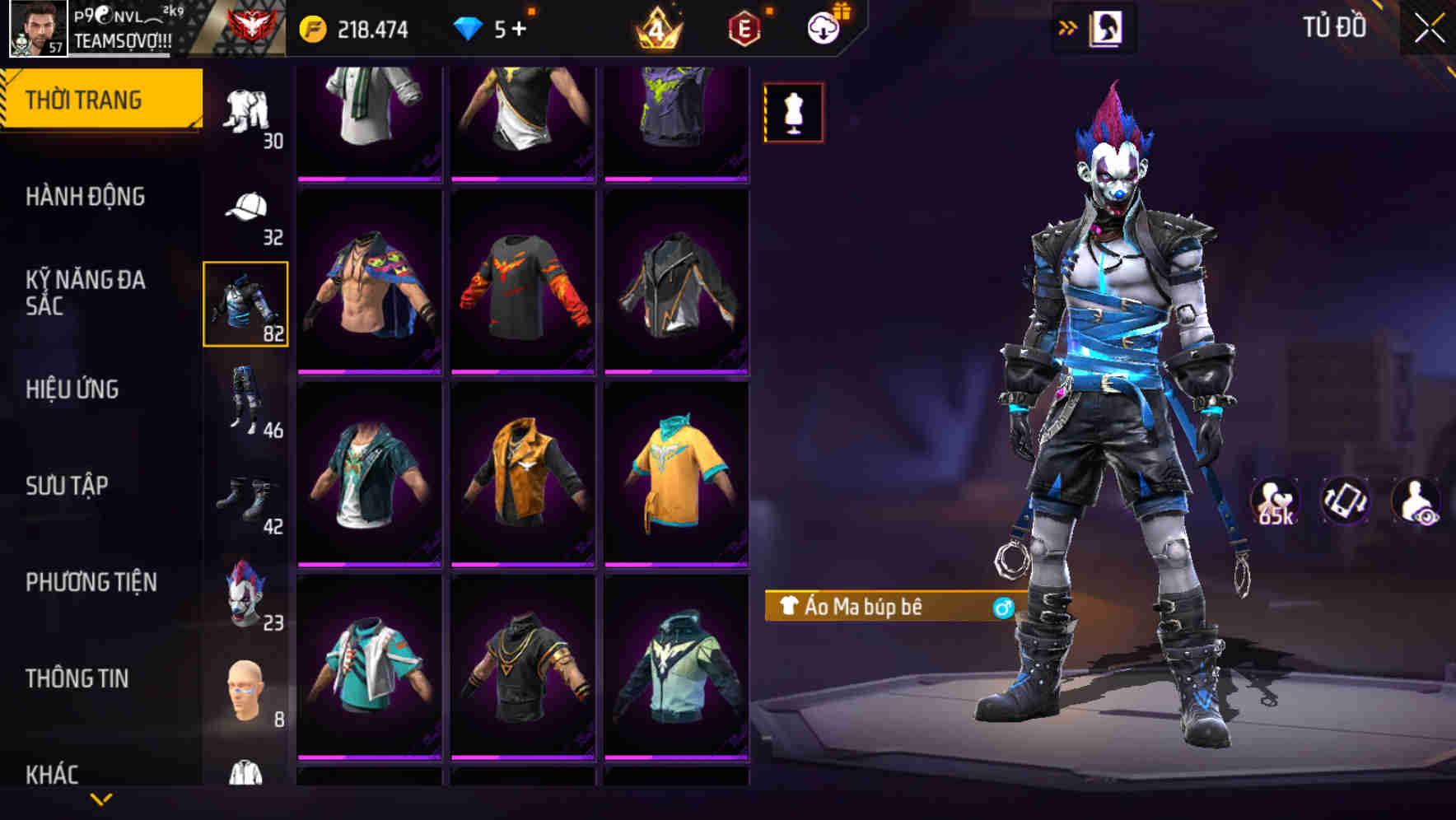The width and height of the screenshot is (1456, 820).
Task: Collapse the panel using the double-arrow chevrons
Action: click(x=1068, y=26)
